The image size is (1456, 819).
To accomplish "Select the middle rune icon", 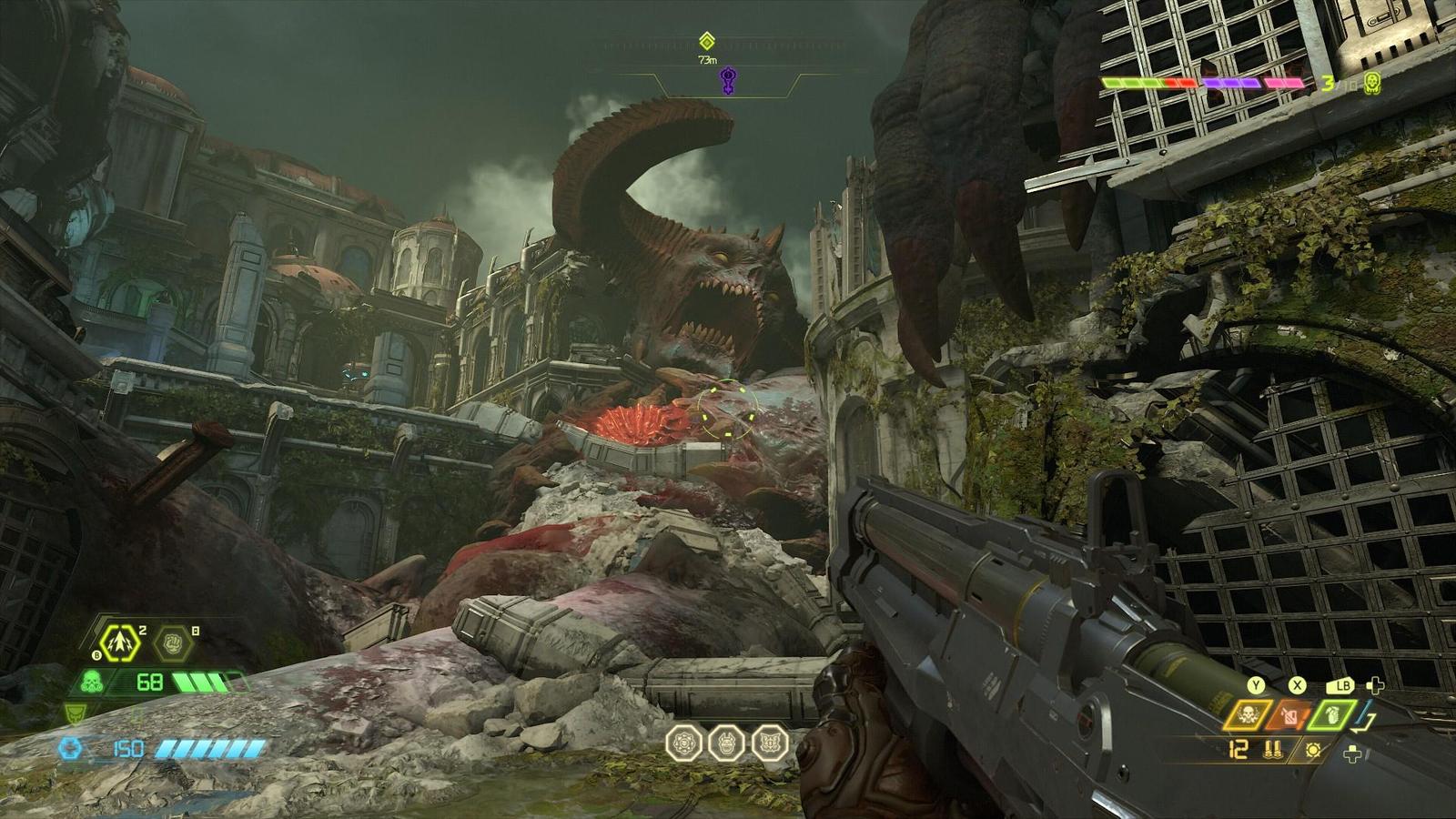I will (725, 743).
